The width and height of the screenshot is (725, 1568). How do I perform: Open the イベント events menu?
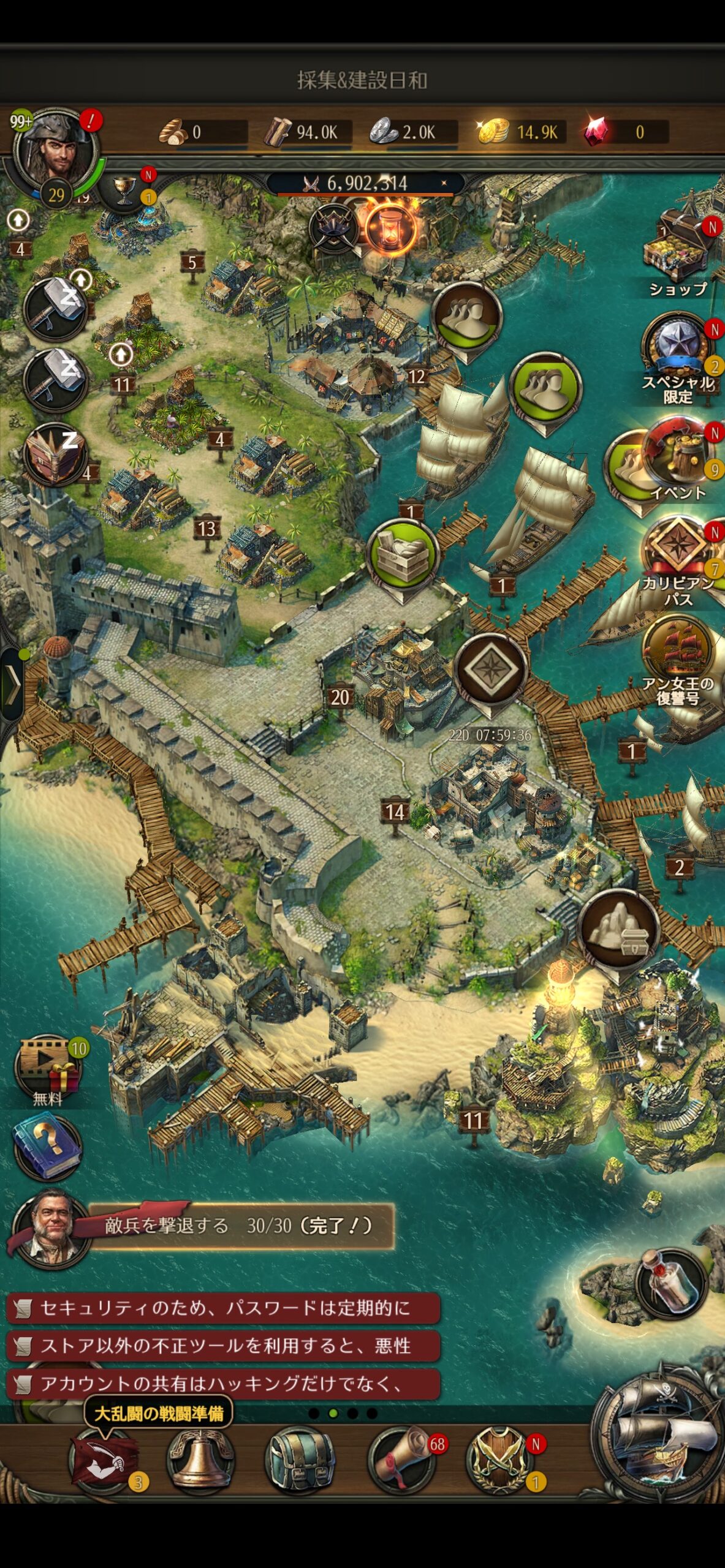(678, 456)
